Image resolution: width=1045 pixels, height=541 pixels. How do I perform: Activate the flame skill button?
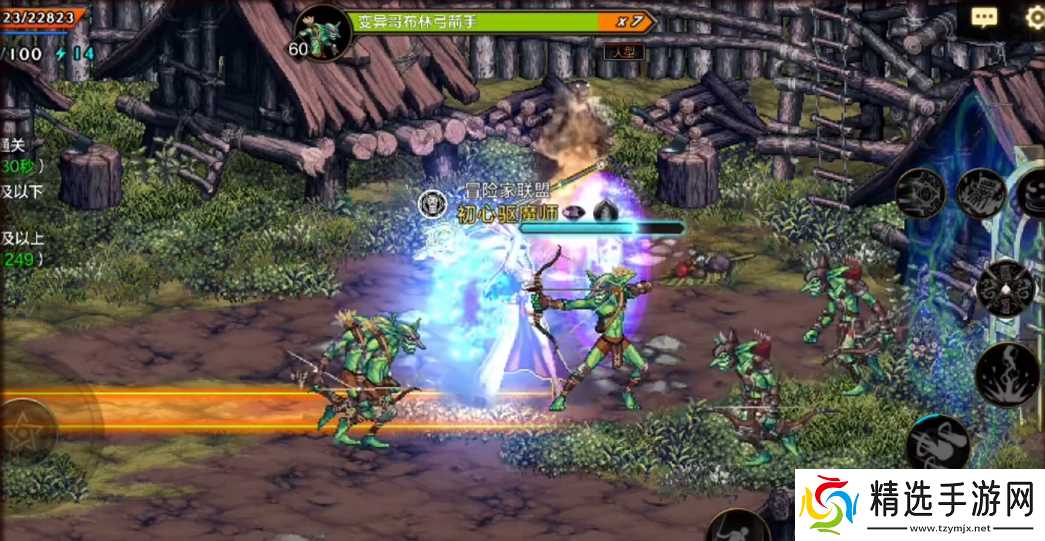1006,373
